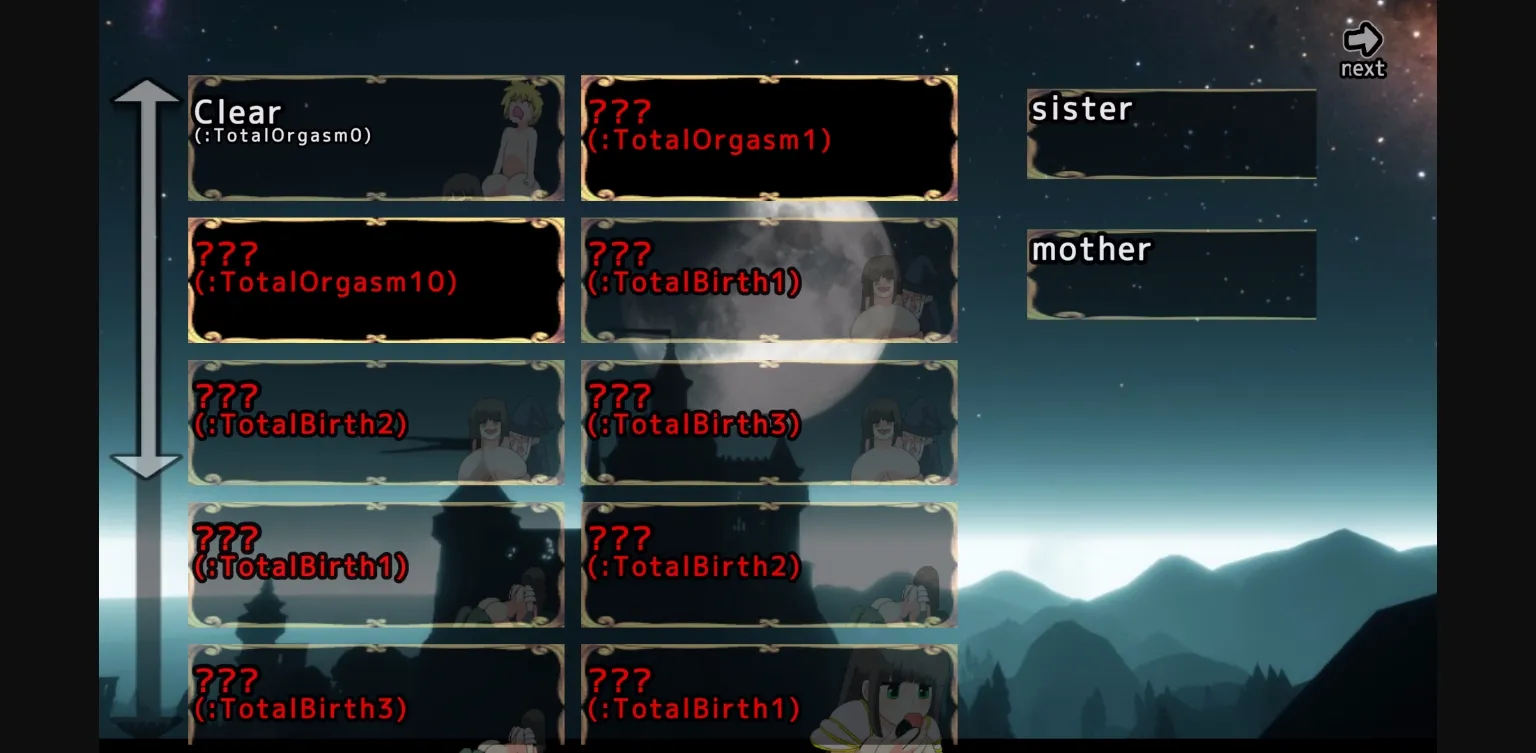This screenshot has height=753, width=1536.
Task: Click the down scroll arrow
Action: [146, 465]
